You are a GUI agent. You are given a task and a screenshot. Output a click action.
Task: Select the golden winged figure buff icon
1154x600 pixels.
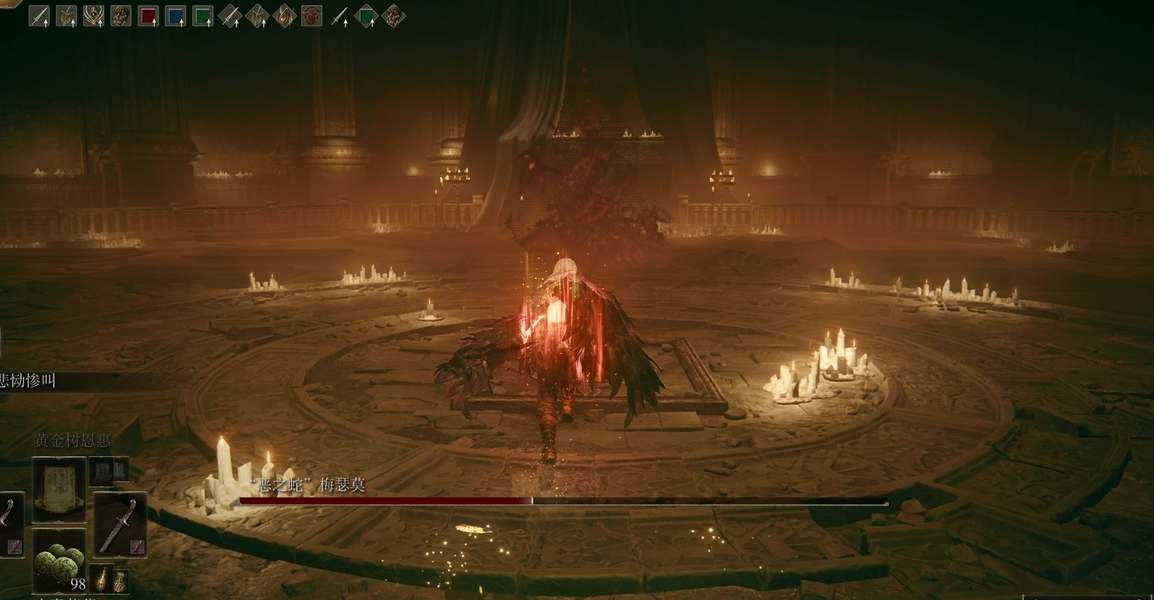tap(93, 16)
